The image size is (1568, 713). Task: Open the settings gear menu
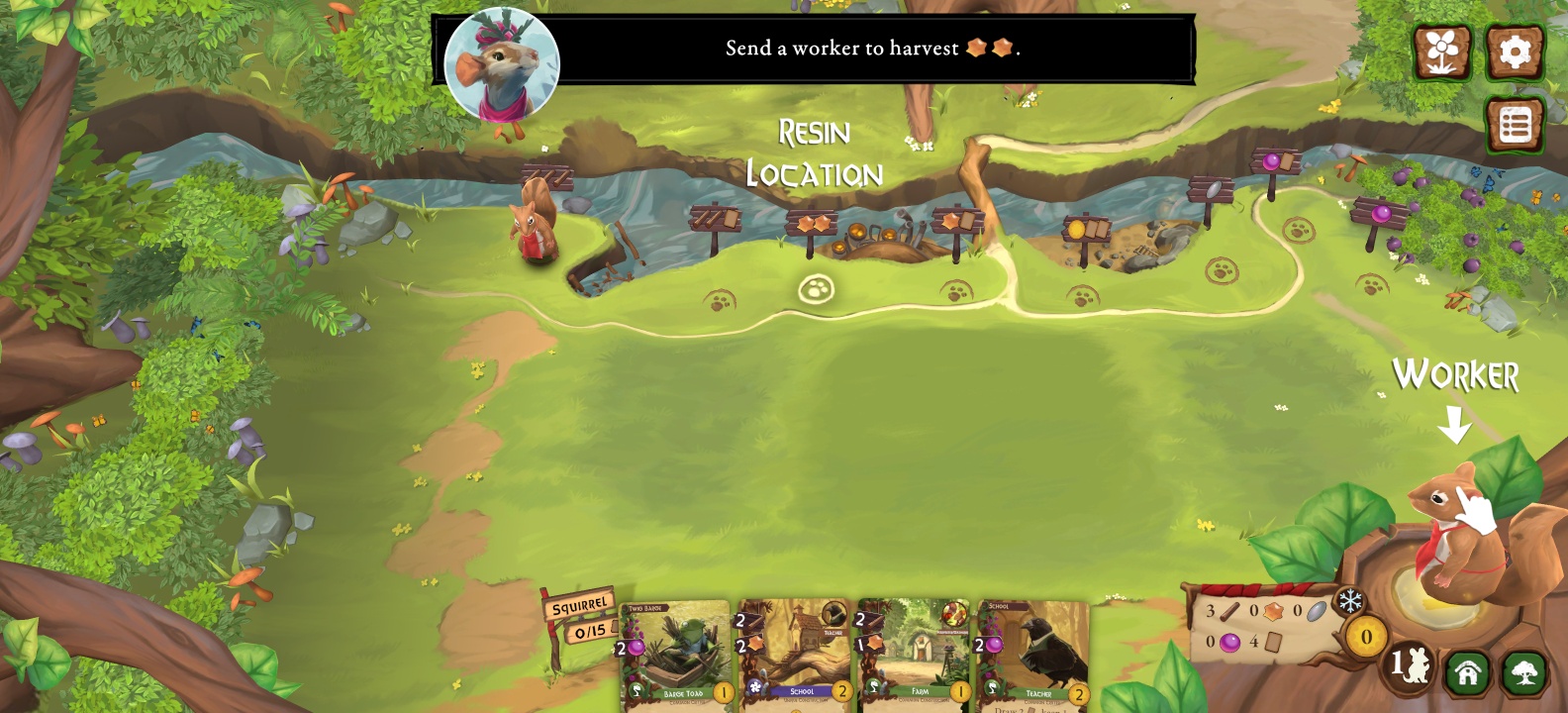click(1515, 51)
